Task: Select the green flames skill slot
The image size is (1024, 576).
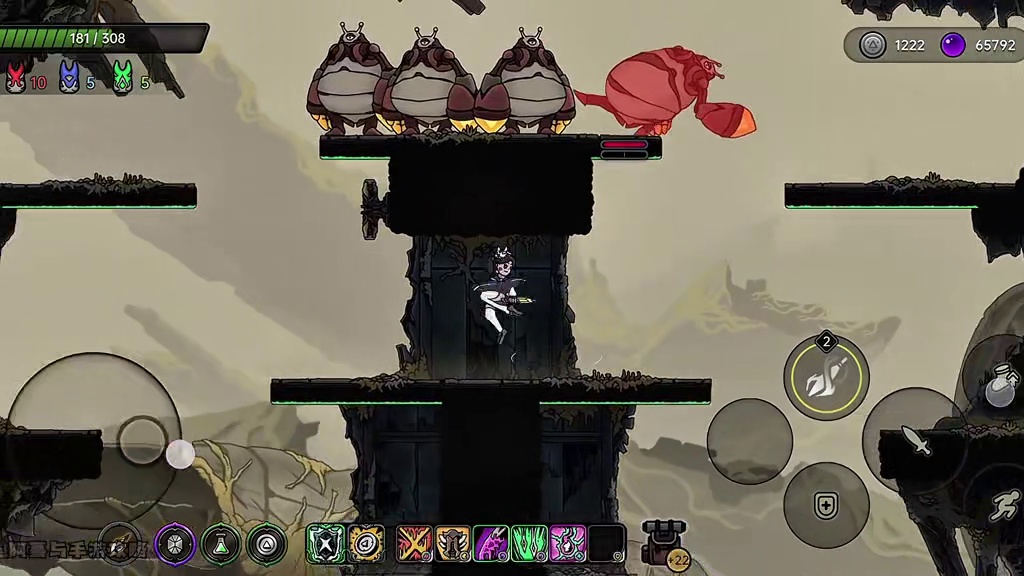Action: point(529,544)
